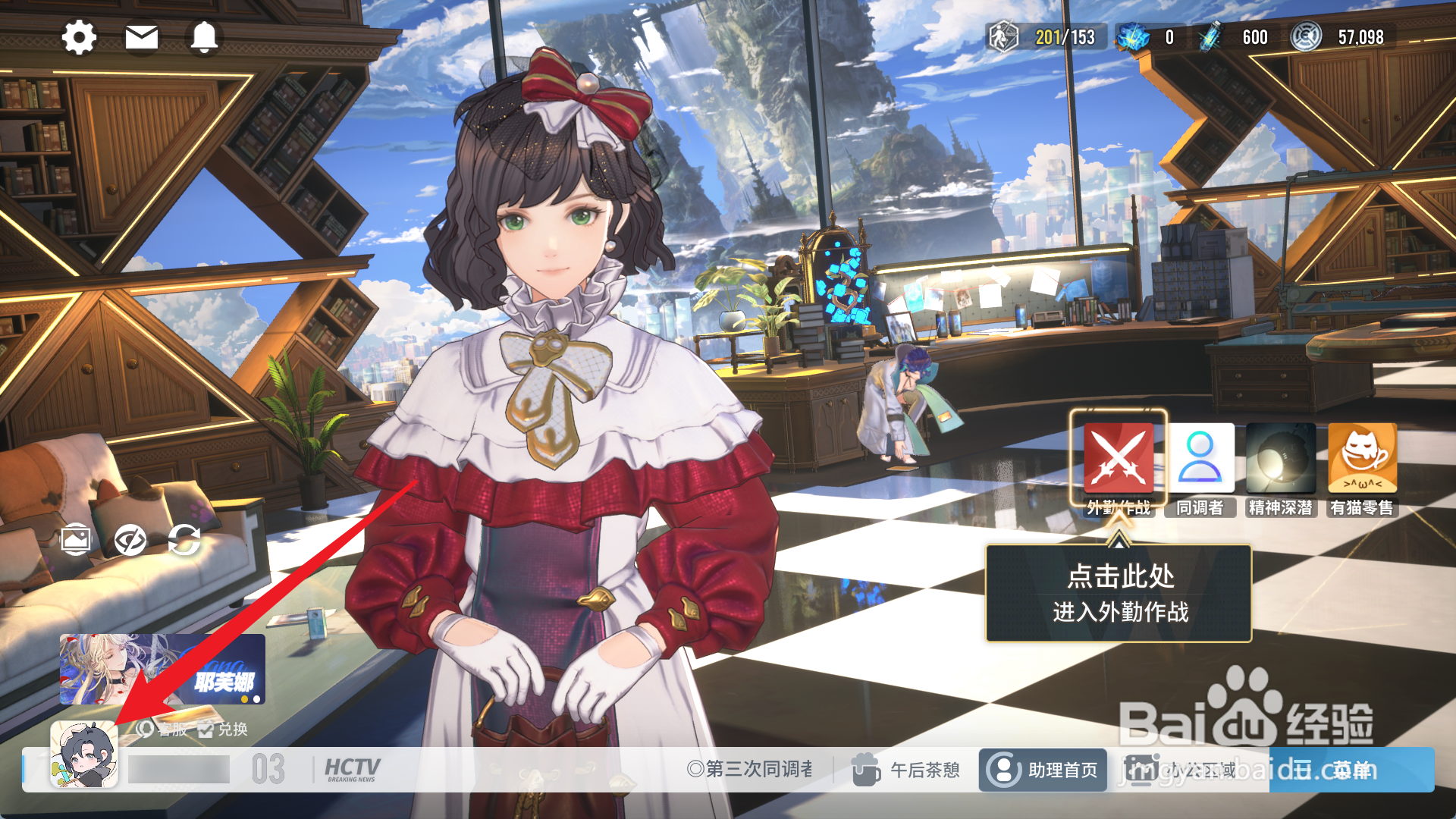Viewport: 1456px width, 819px height.
Task: Click the 第三次同调 scrolling announcement
Action: (x=749, y=770)
